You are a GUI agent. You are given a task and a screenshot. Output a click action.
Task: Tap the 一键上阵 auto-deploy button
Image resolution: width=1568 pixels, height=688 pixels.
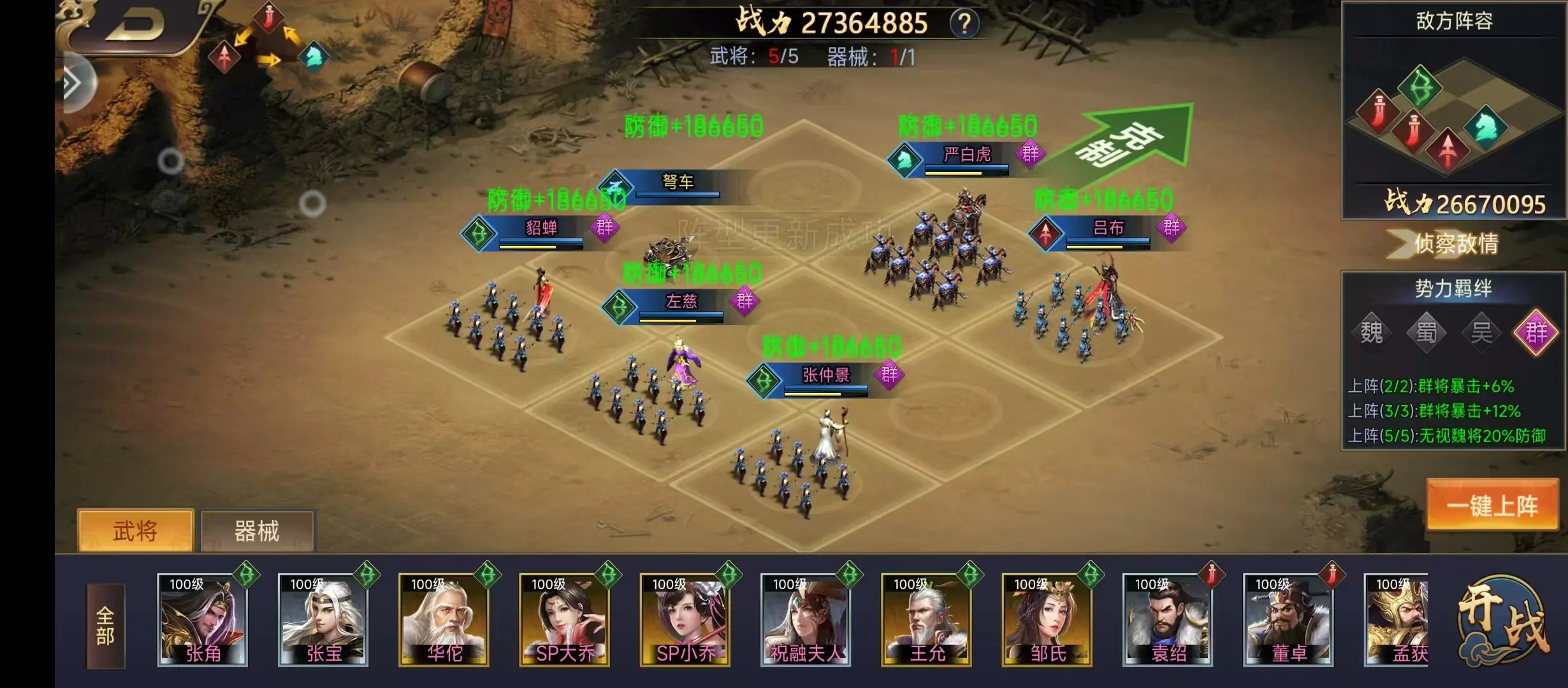tap(1492, 505)
